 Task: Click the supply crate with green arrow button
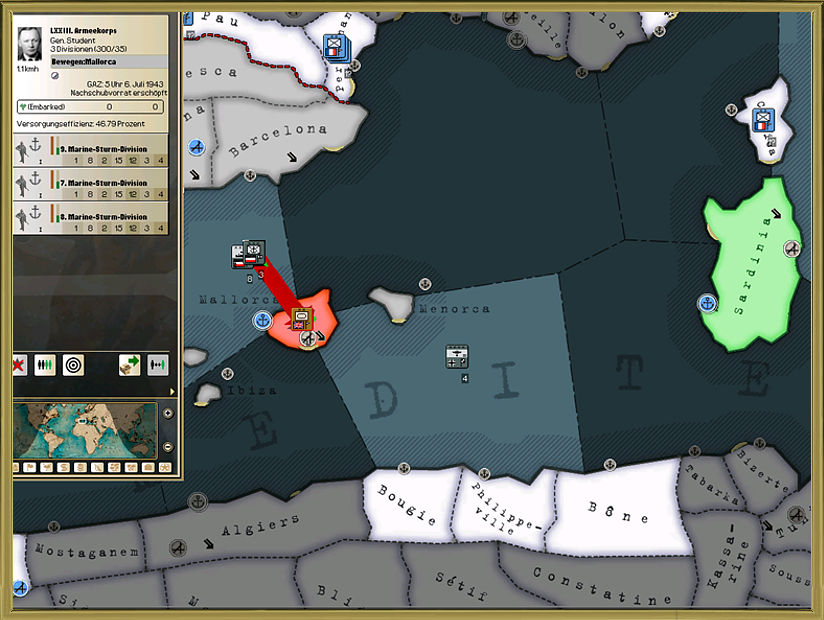click(x=129, y=365)
